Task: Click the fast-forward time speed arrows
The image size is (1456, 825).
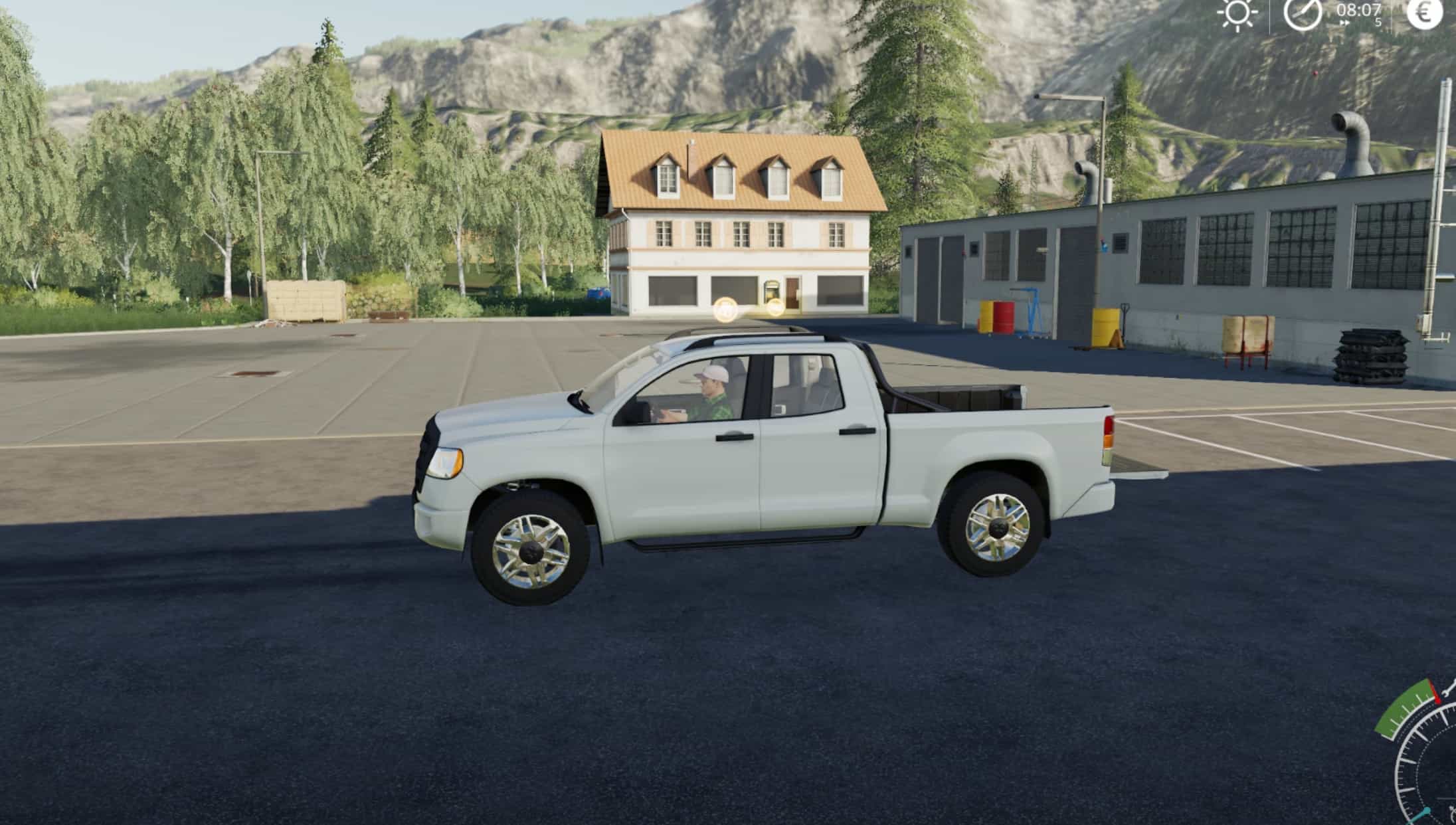Action: 1344,23
